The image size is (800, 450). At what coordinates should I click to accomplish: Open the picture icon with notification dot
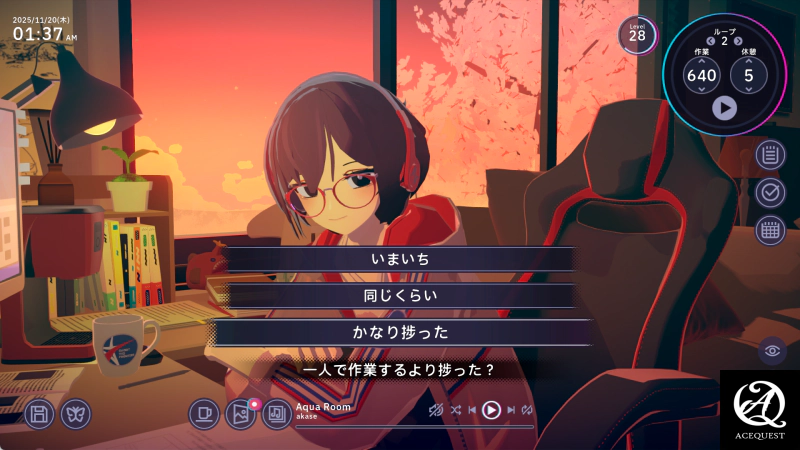[240, 413]
